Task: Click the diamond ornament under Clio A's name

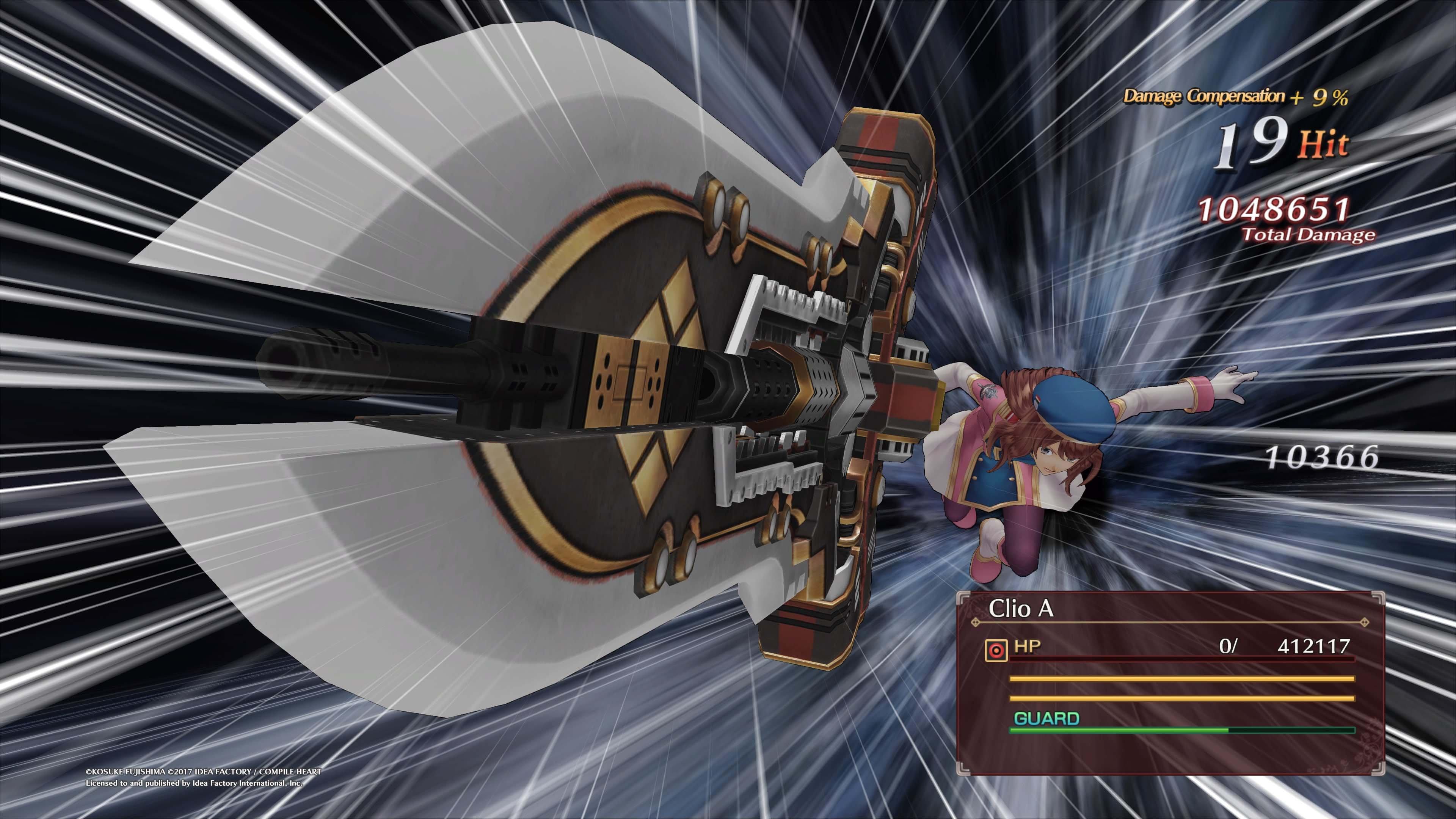Action: tap(975, 622)
